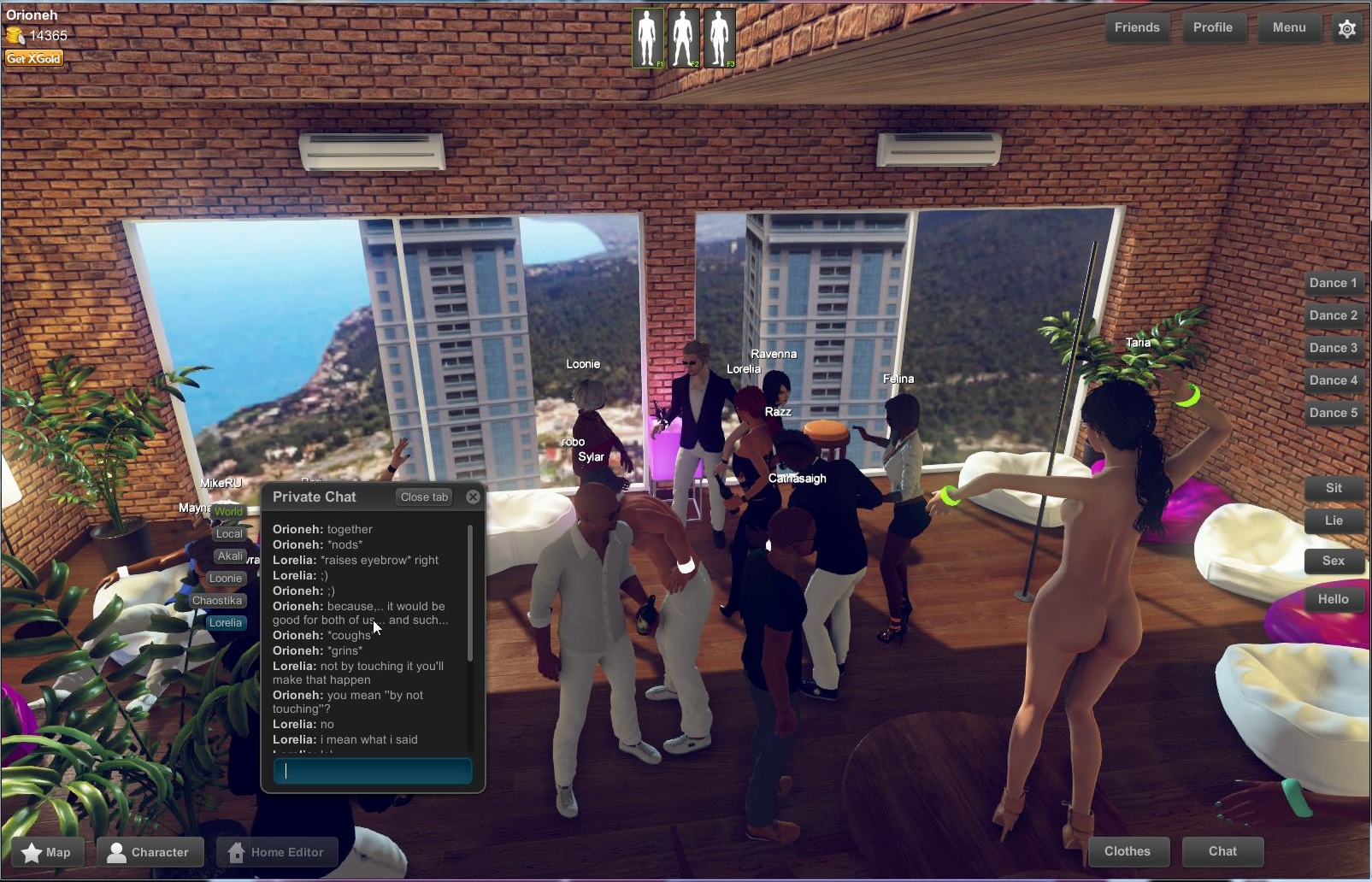Click the gold coins icon near Orioneh
This screenshot has width=1372, height=882.
click(x=14, y=35)
